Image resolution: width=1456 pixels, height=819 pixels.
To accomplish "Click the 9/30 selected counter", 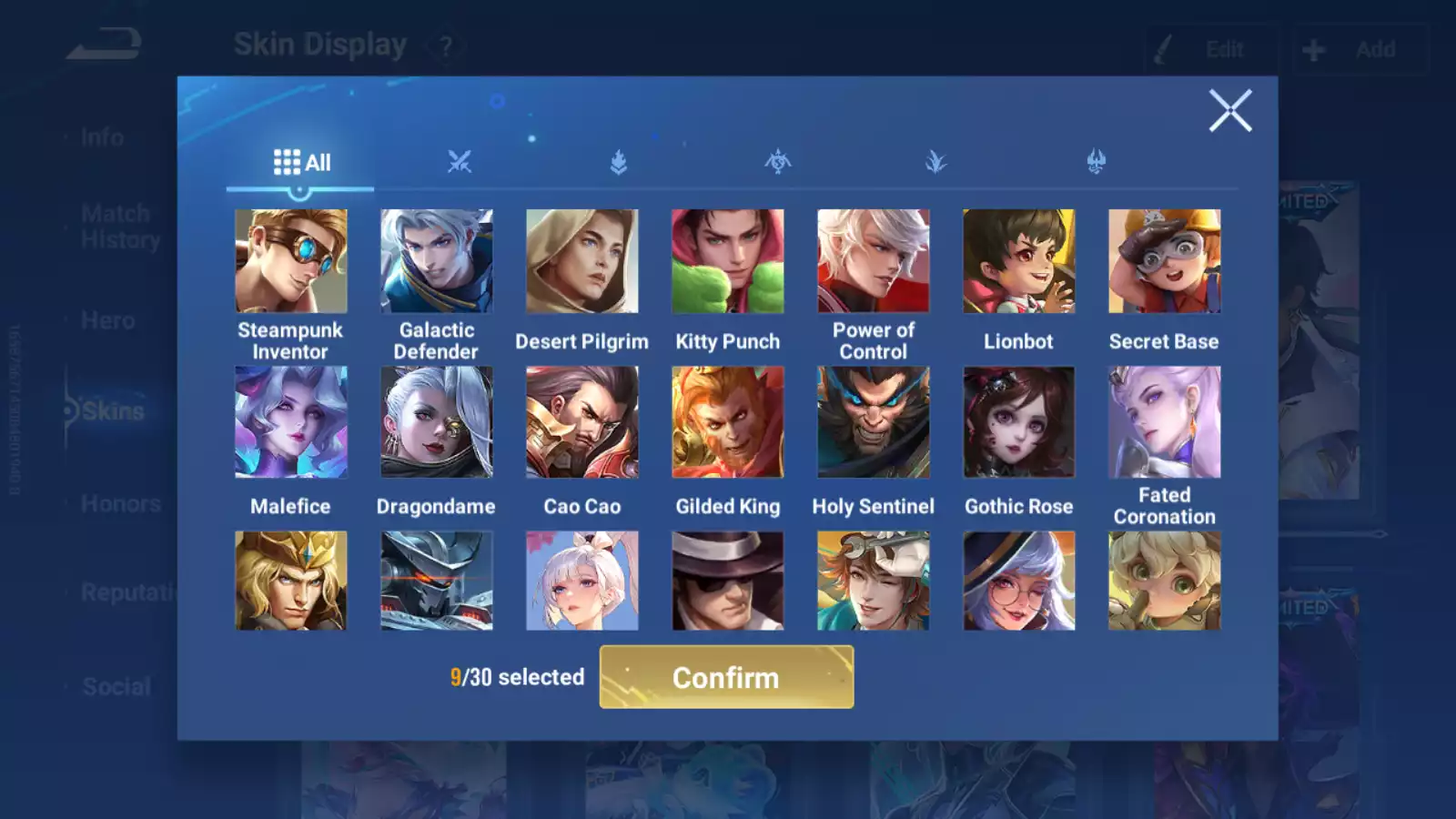I will coord(517,677).
